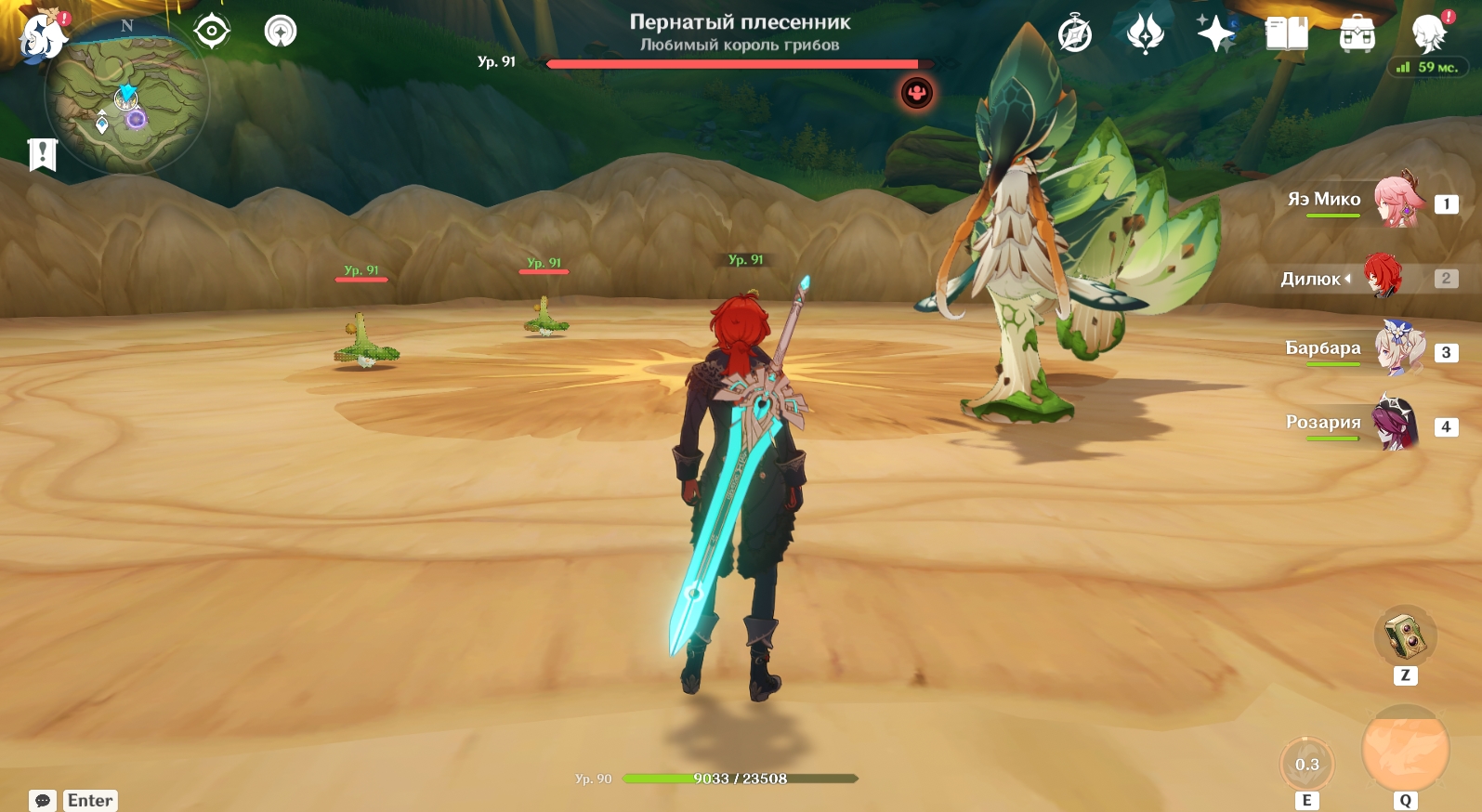Unleash the elemental burst orange orb
Screen dimensions: 1482x812
coord(1405,750)
